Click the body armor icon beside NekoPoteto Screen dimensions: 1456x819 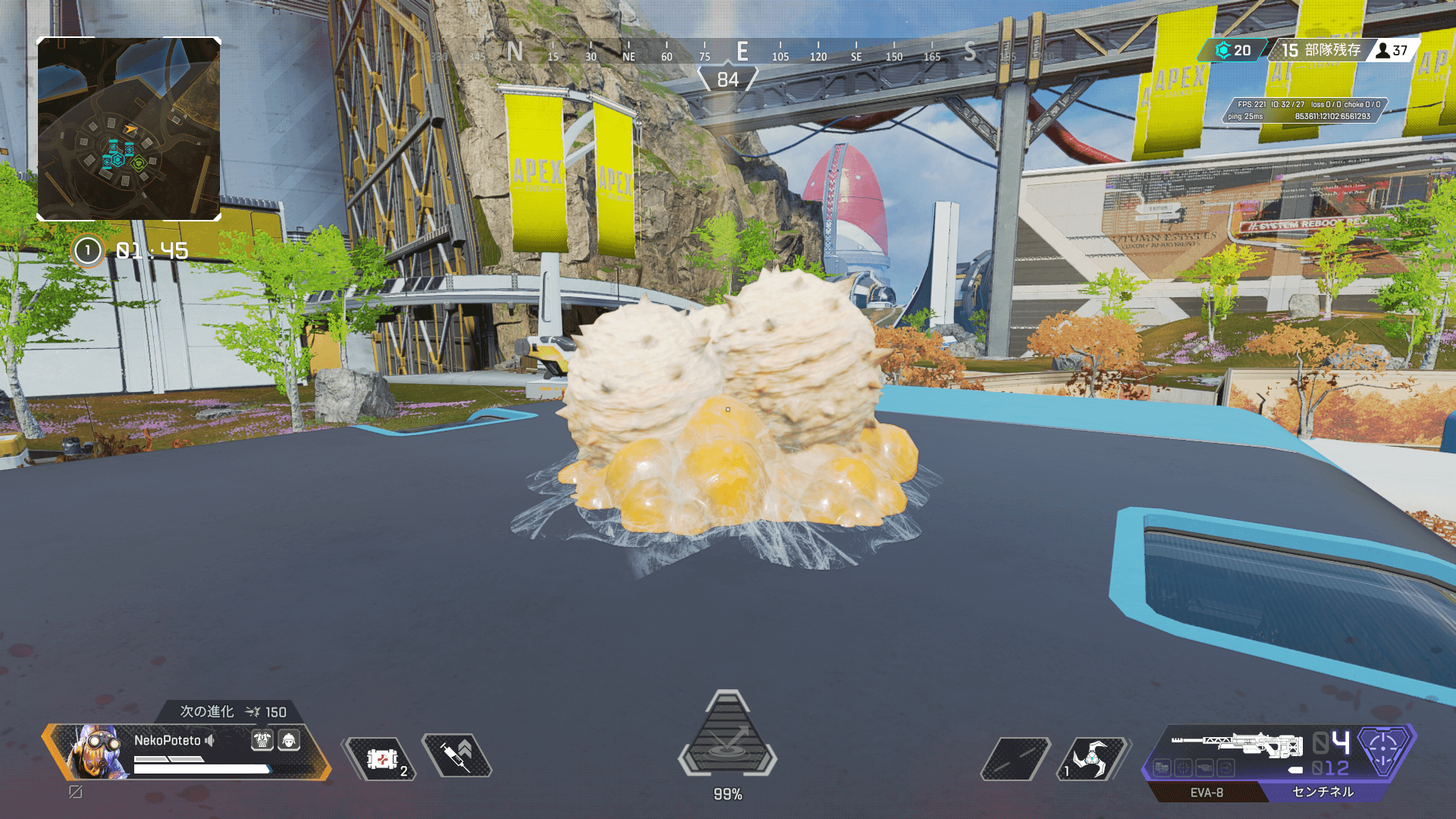[262, 740]
